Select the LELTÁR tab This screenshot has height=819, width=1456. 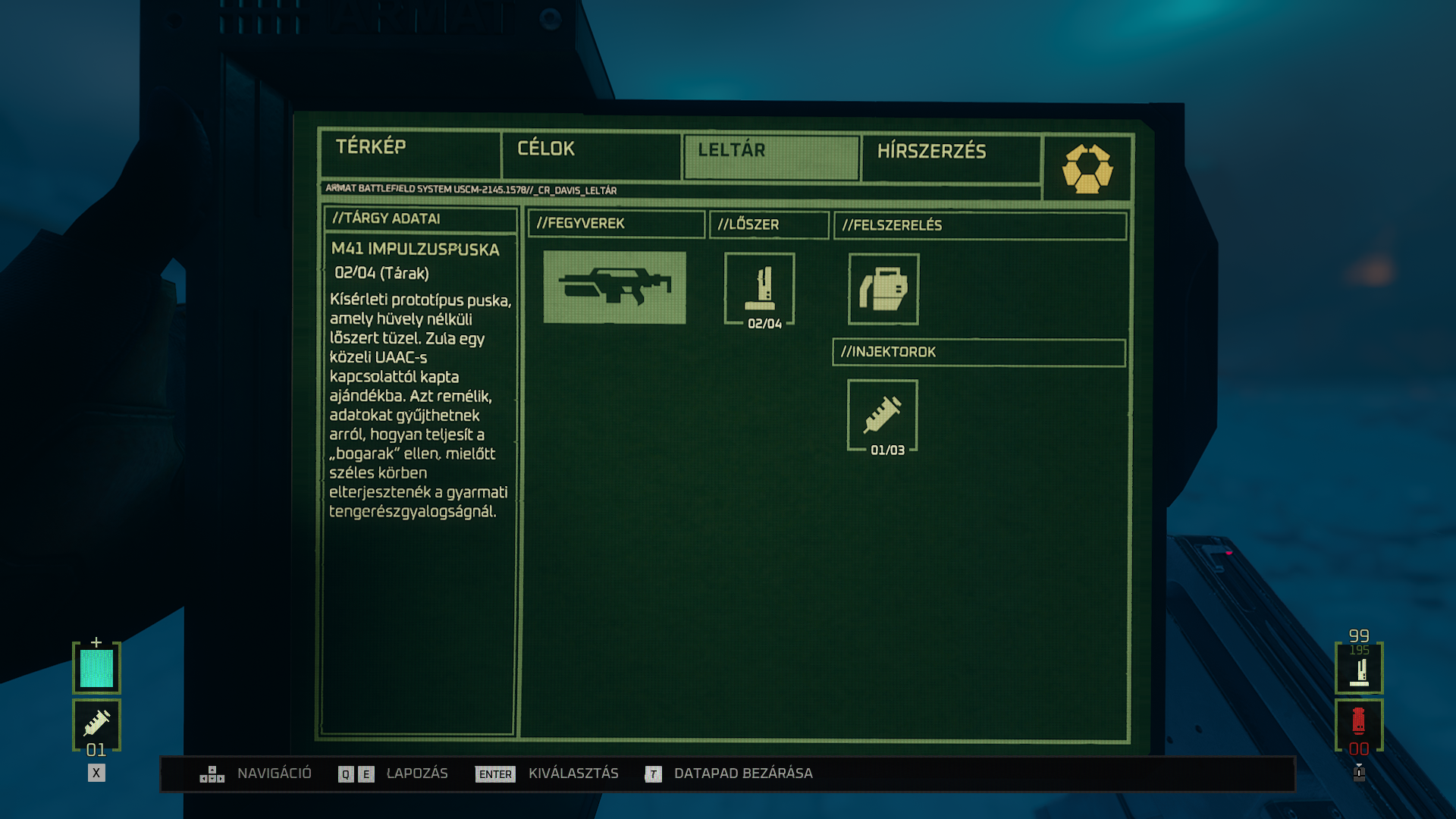[771, 157]
